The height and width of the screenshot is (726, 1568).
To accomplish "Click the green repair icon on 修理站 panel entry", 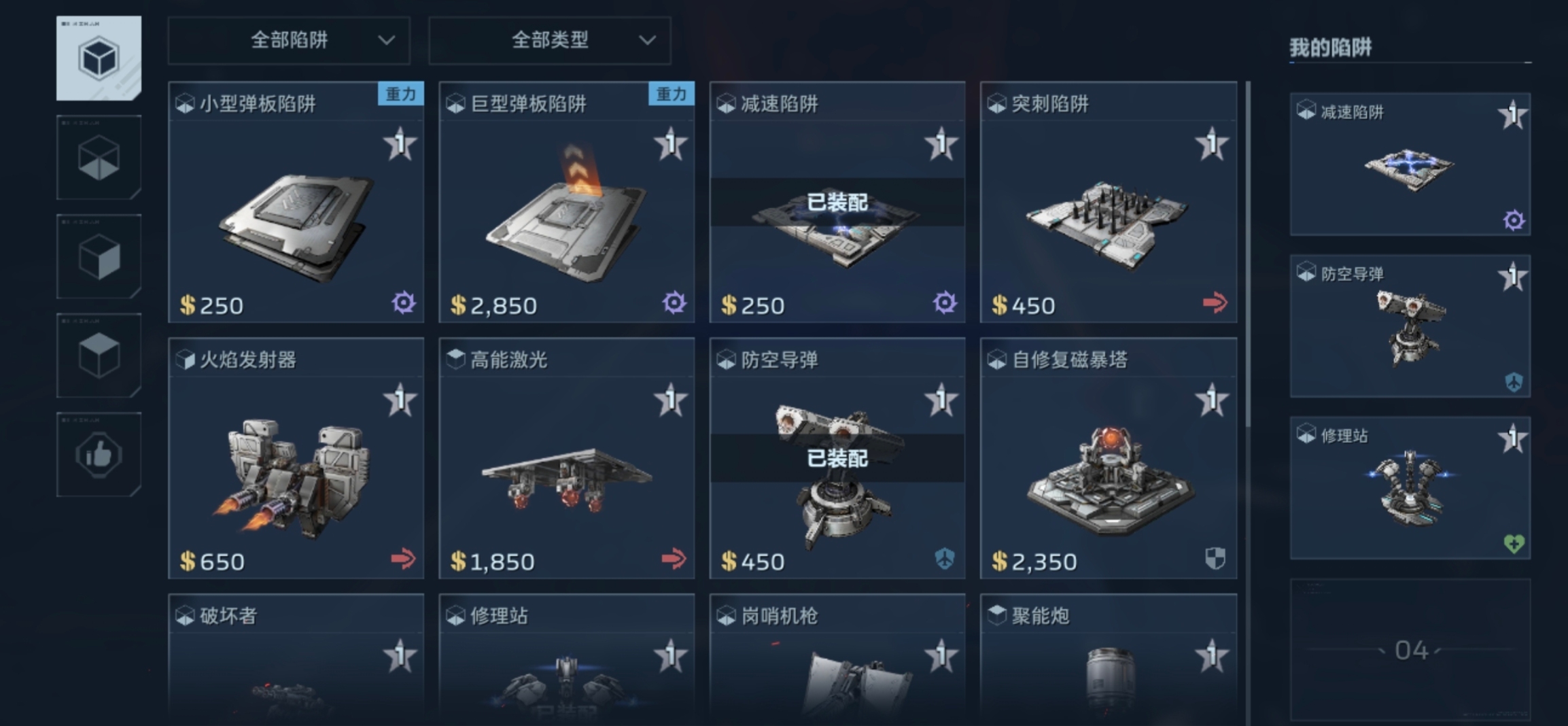I will 1513,543.
